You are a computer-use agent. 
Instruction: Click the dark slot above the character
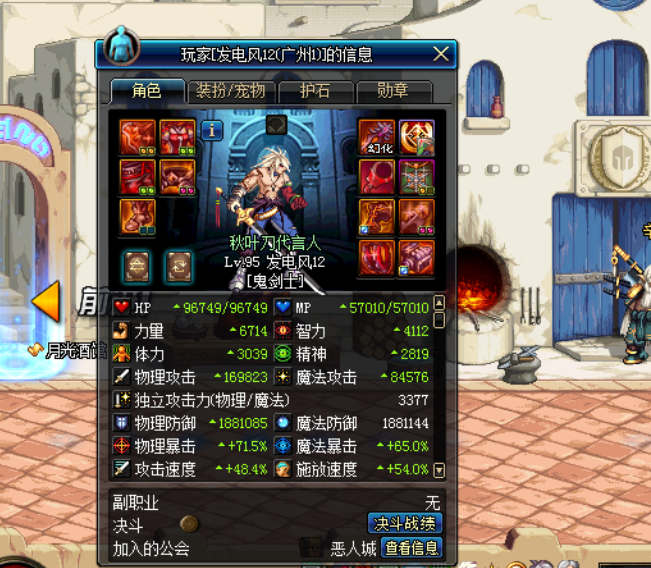277,125
